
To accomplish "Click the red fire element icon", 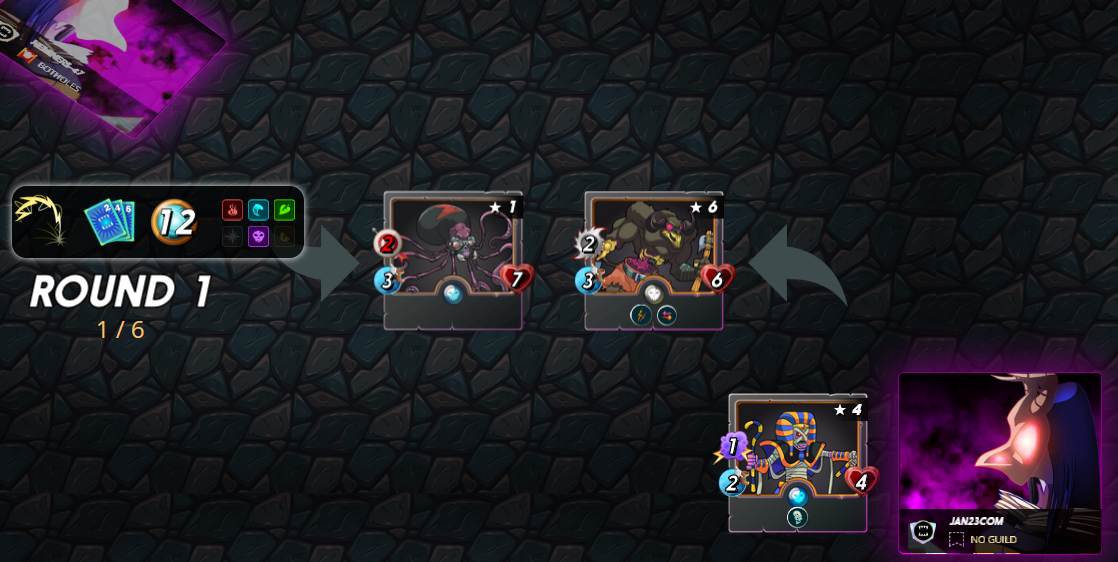I will coord(232,210).
